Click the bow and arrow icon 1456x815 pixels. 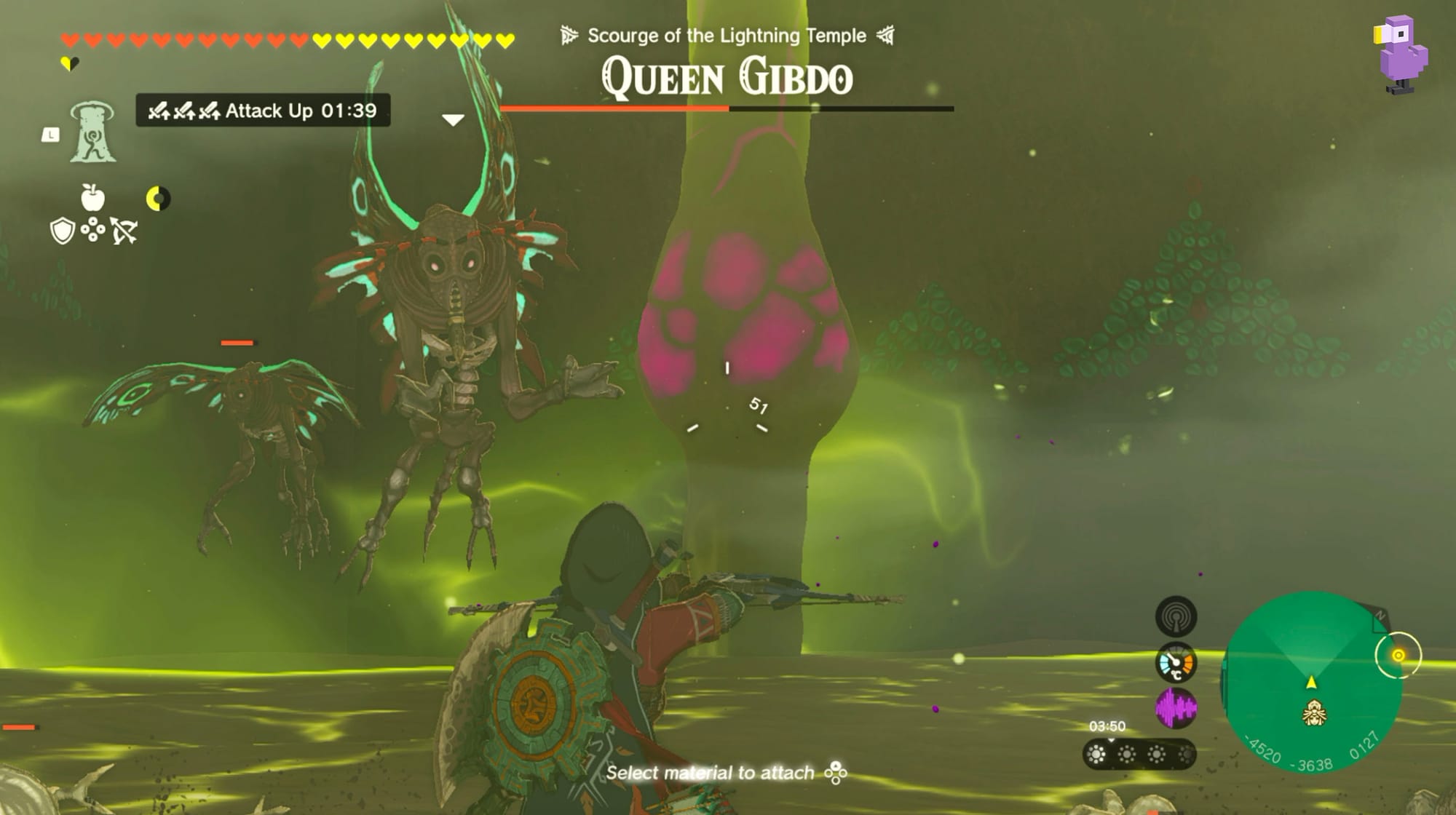click(124, 229)
